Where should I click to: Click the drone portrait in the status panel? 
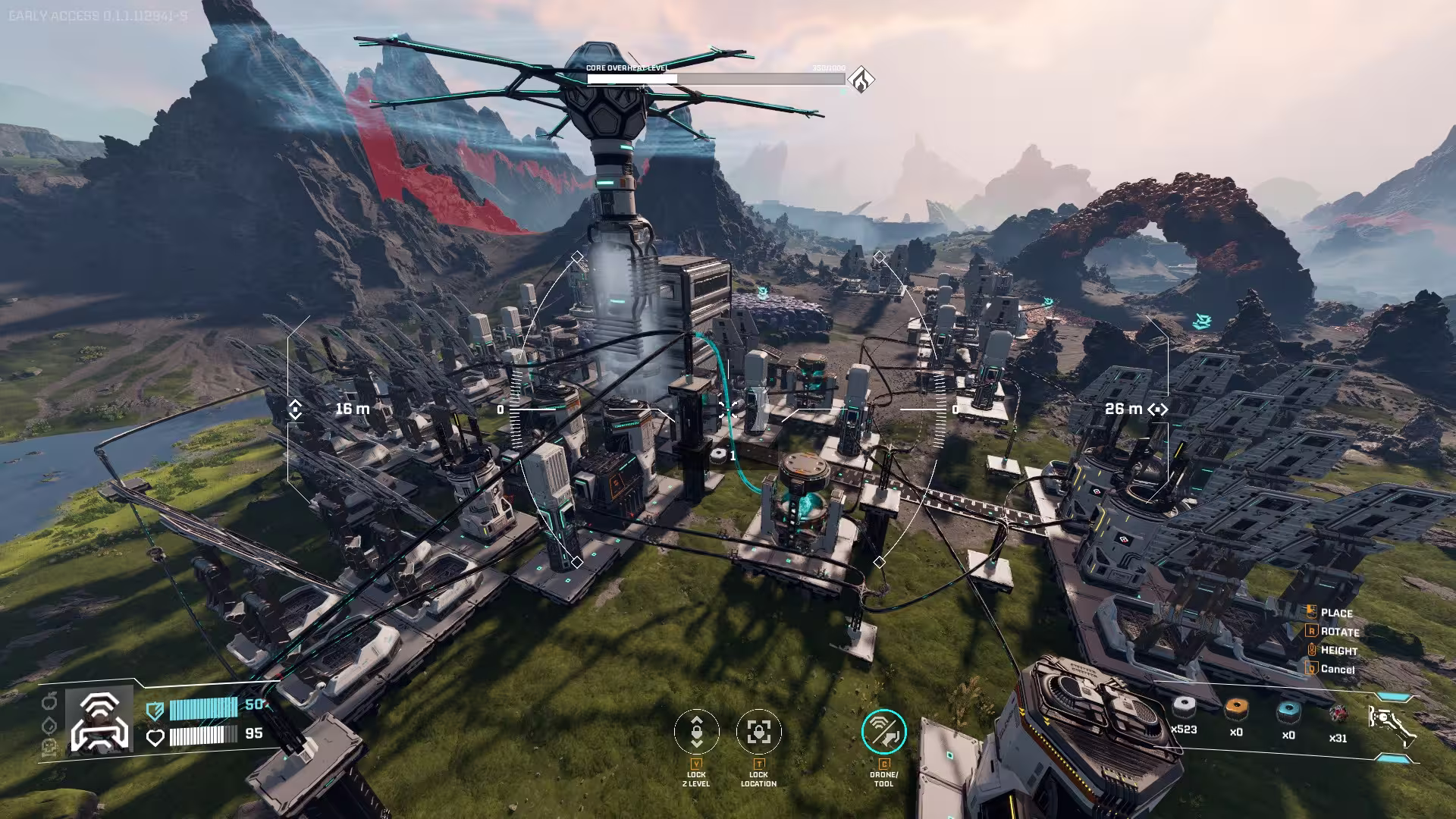99,720
